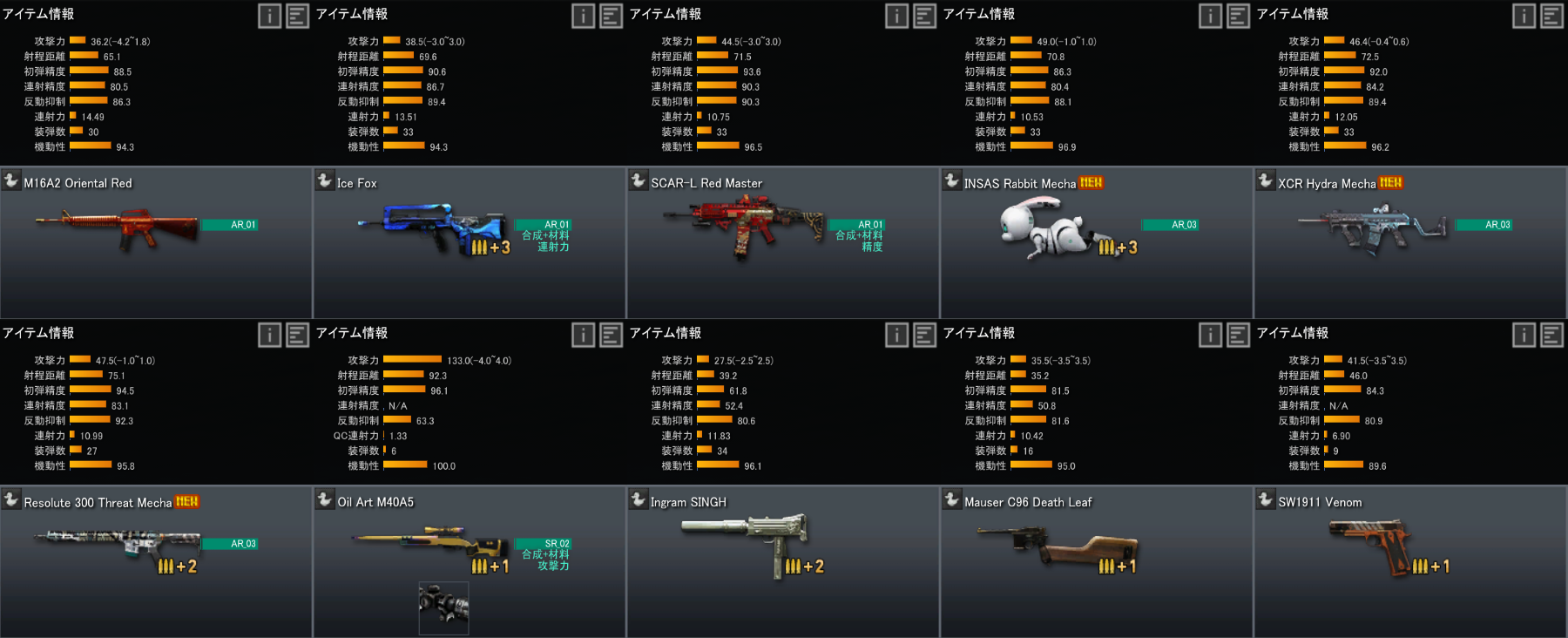Click the info button above Ingram SINGH stats
This screenshot has width=1568, height=638.
point(896,335)
